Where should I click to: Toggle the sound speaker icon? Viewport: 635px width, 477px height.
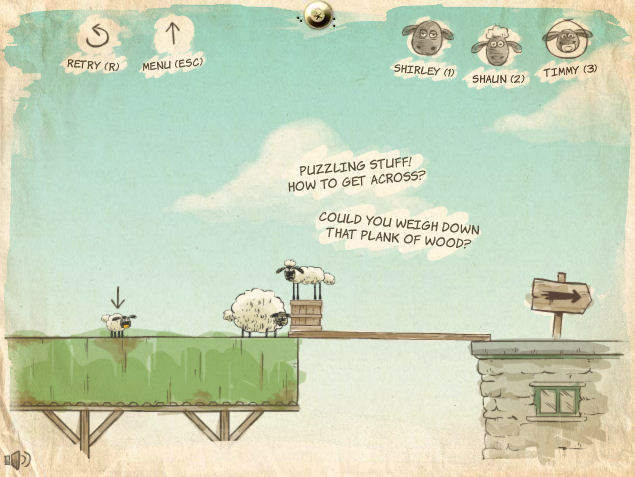(x=18, y=459)
